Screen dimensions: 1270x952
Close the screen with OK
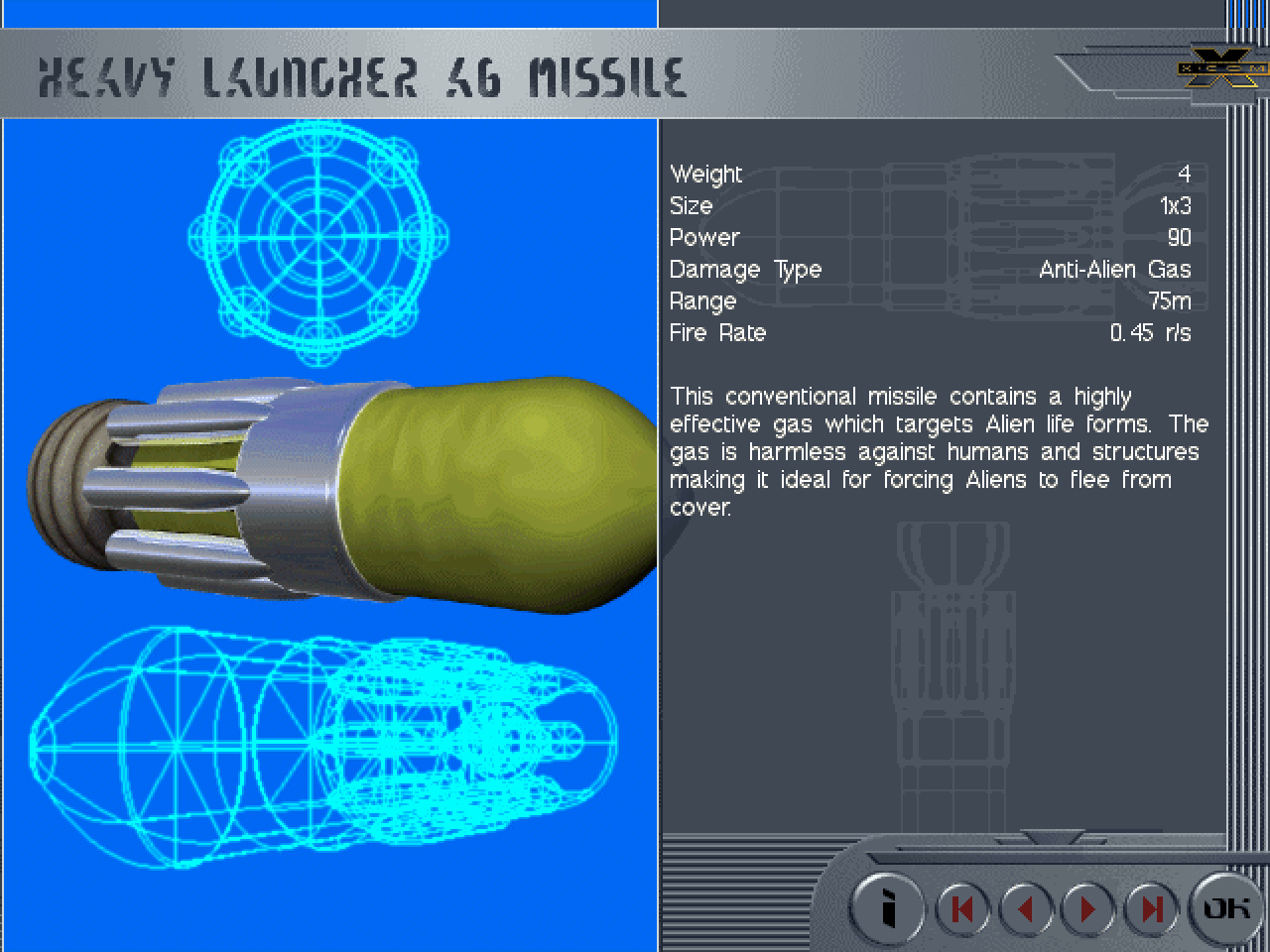point(1226,907)
